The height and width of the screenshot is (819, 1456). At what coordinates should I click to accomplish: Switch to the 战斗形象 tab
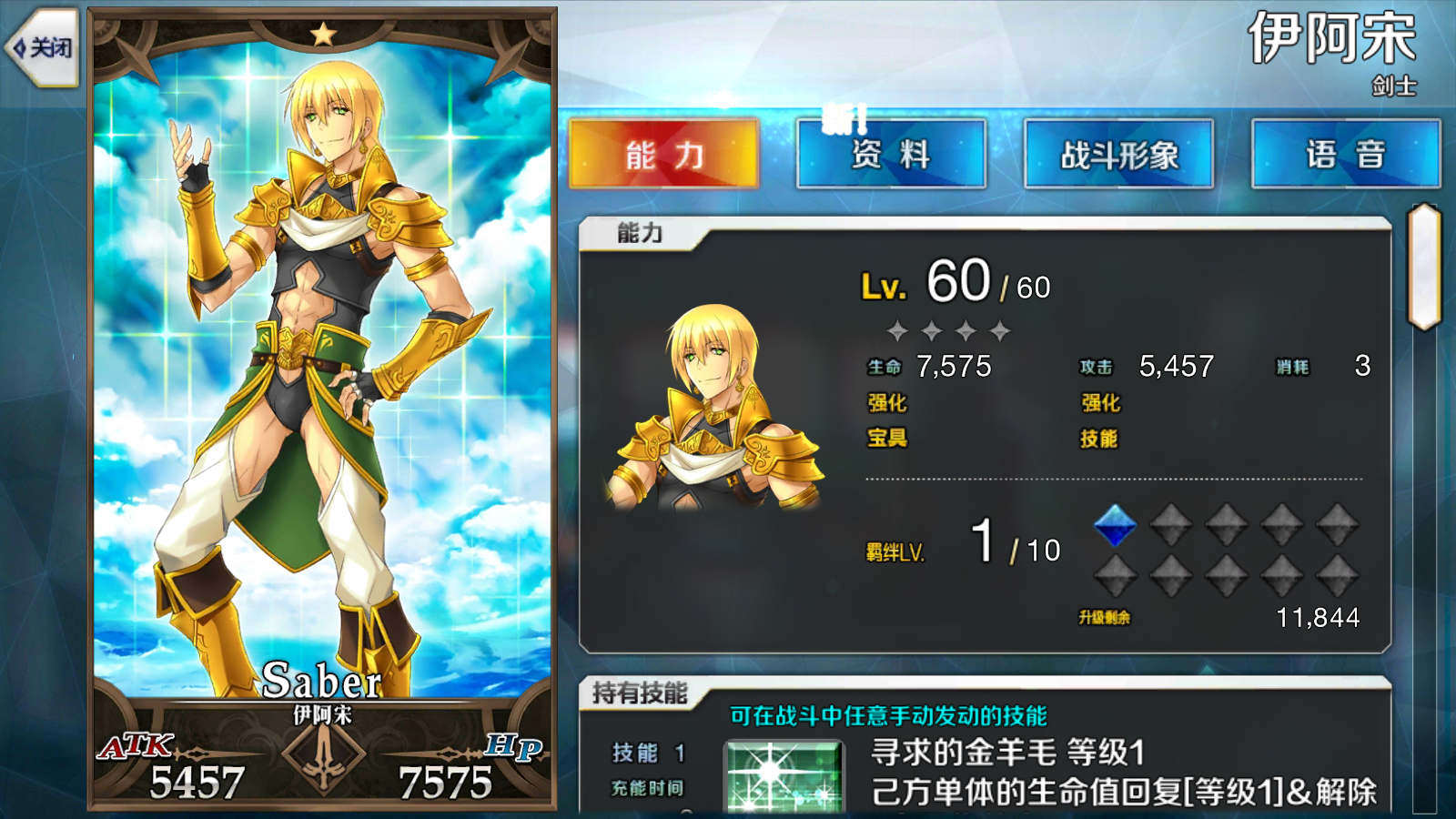tap(1118, 155)
